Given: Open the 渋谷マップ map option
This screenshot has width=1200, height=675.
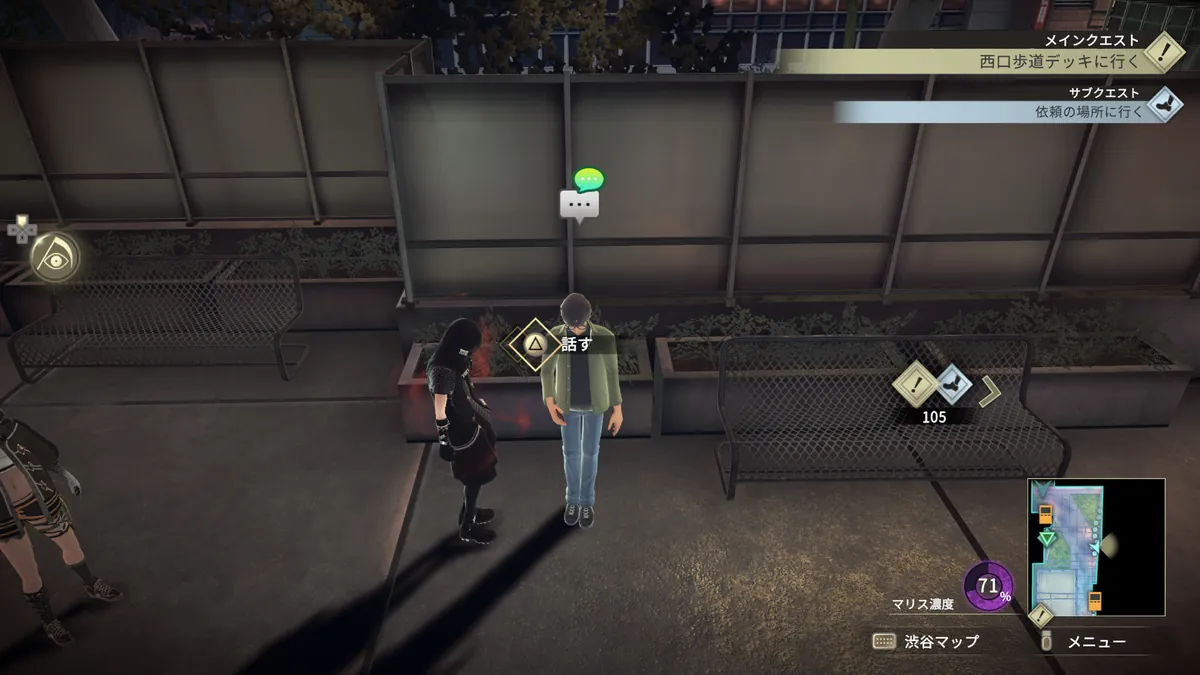Looking at the screenshot, I should click(927, 642).
